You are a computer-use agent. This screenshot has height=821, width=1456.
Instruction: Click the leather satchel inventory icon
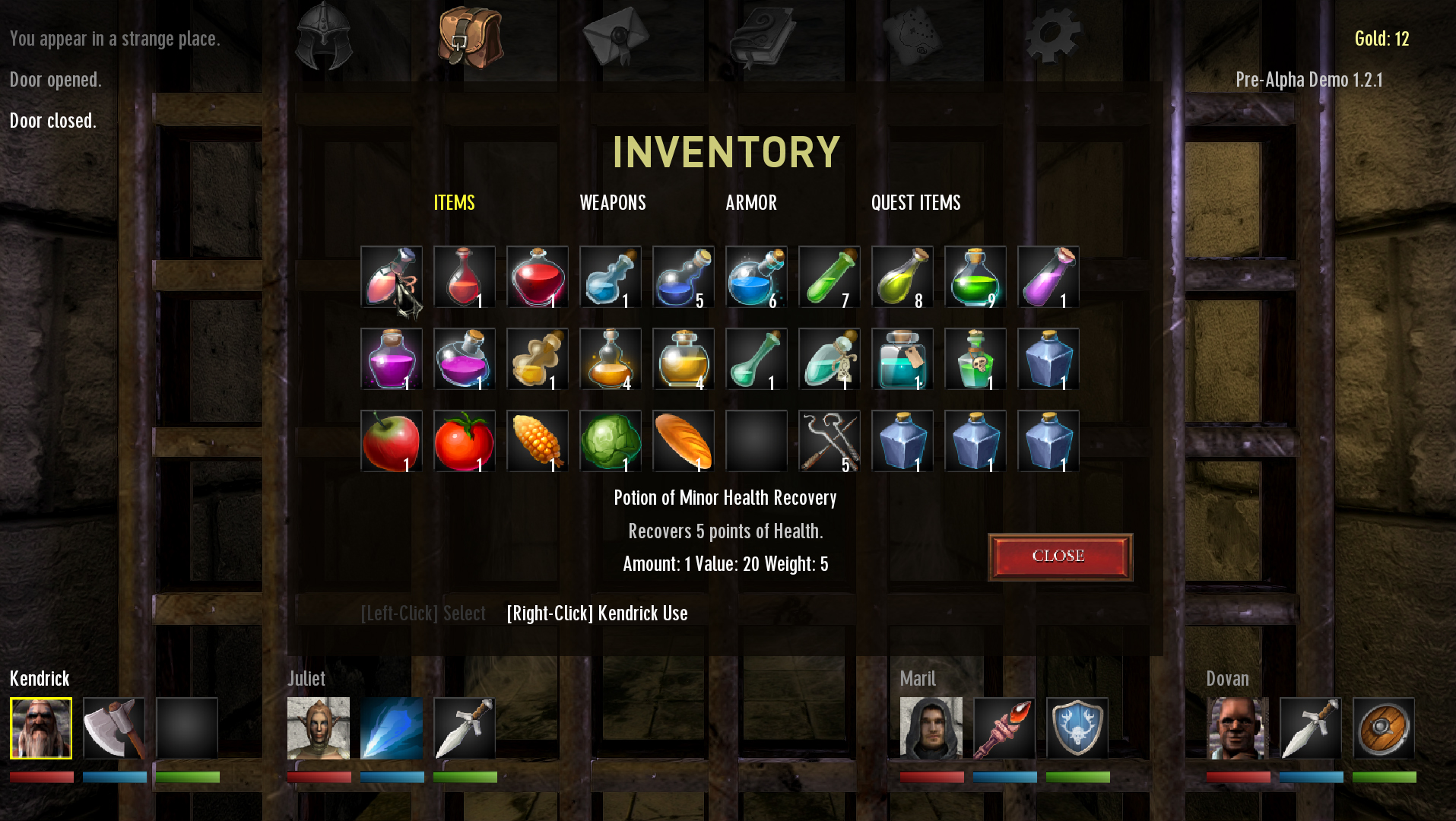click(471, 36)
